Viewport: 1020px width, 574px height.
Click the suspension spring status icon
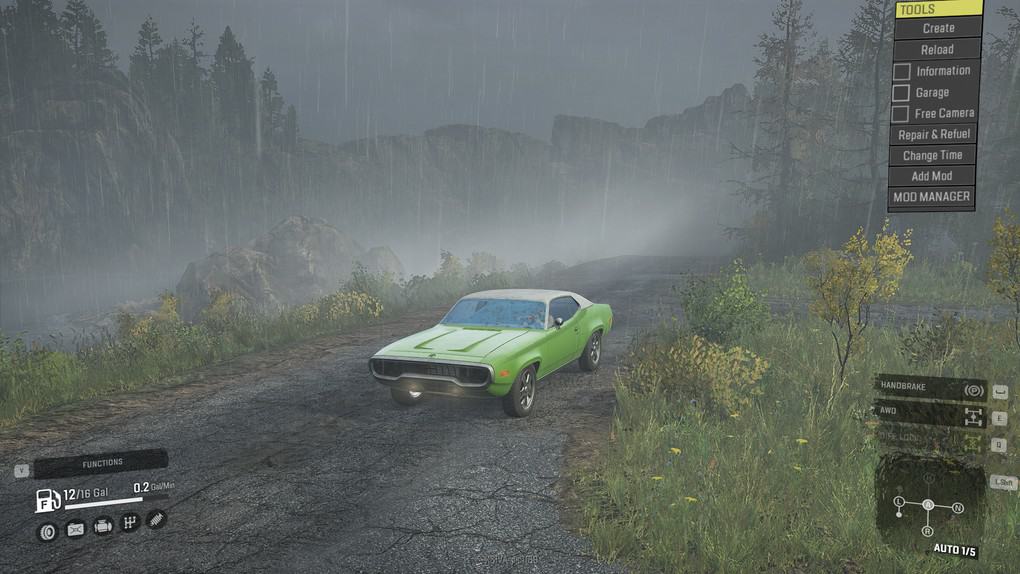156,518
